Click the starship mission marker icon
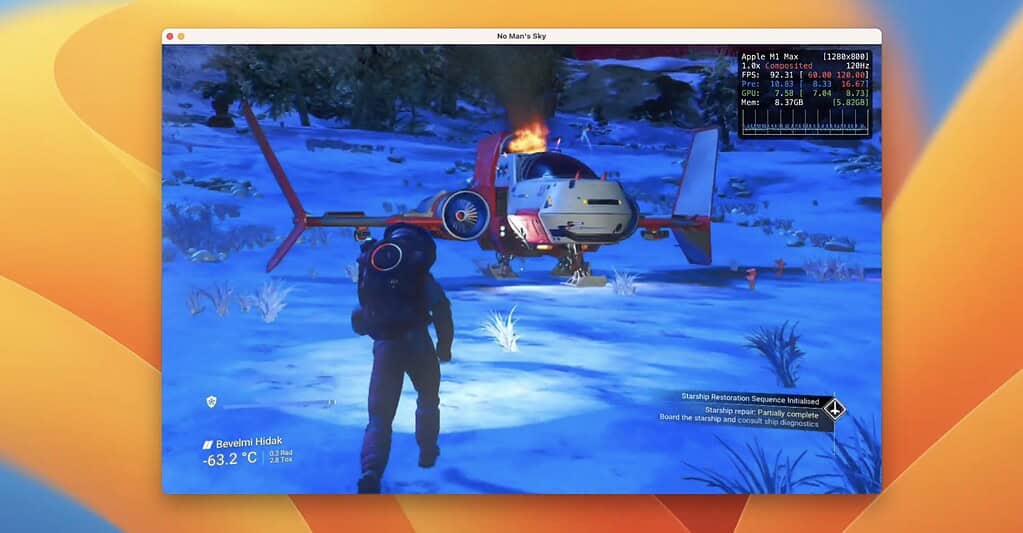 [834, 409]
